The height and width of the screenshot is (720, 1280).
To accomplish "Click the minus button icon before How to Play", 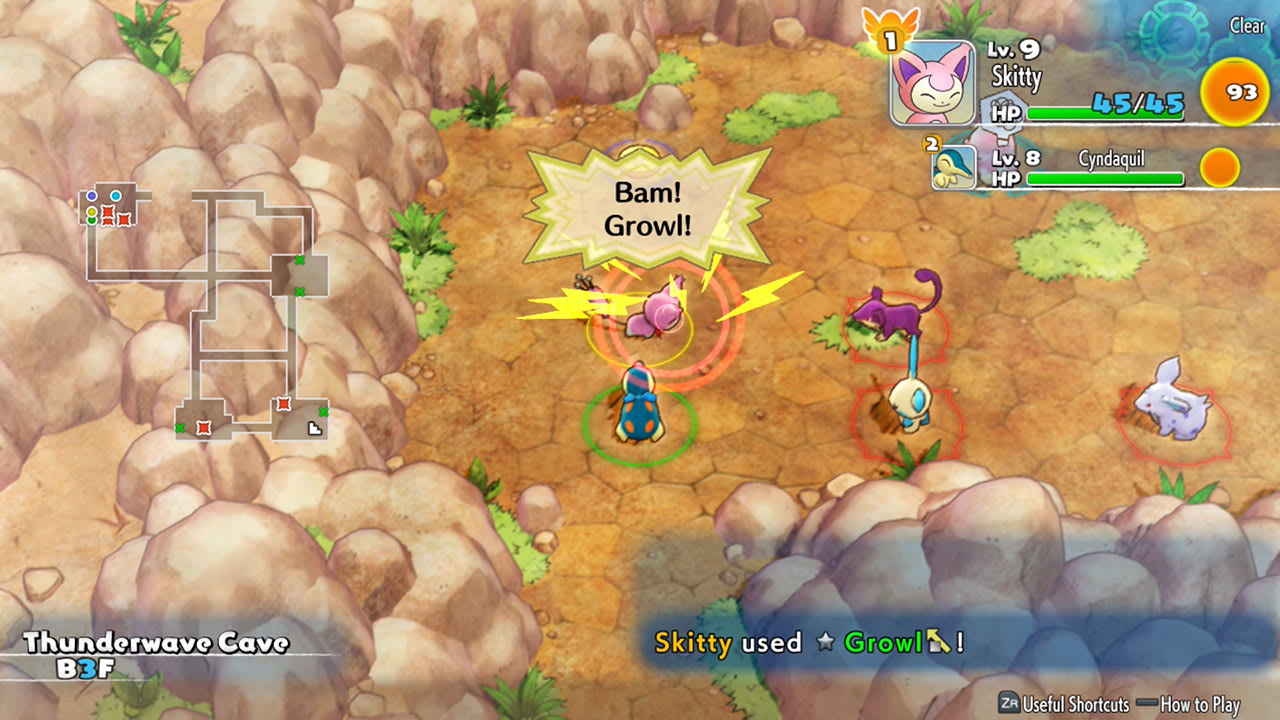I will point(1147,702).
